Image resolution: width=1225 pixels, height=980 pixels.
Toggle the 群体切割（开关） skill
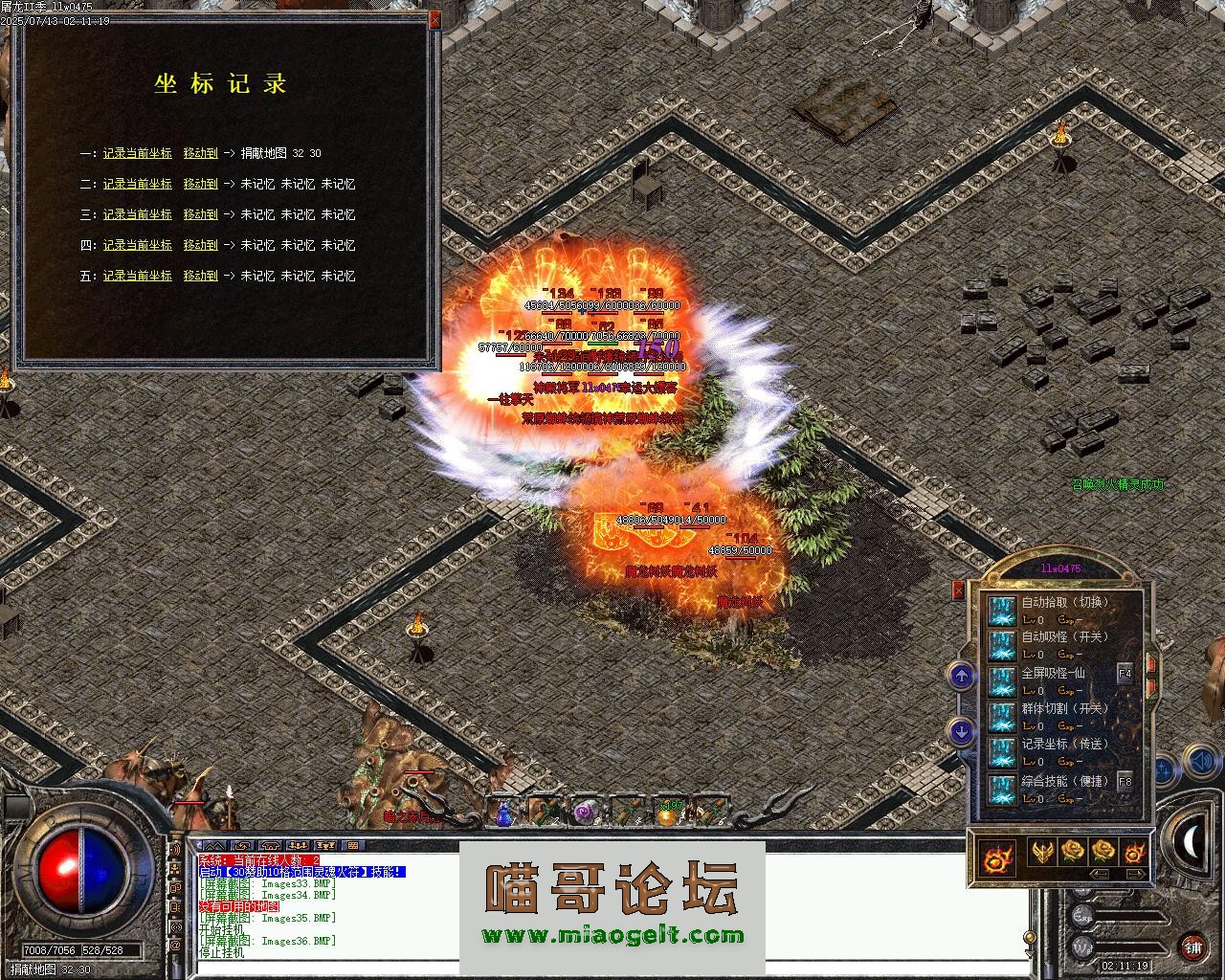(1002, 716)
